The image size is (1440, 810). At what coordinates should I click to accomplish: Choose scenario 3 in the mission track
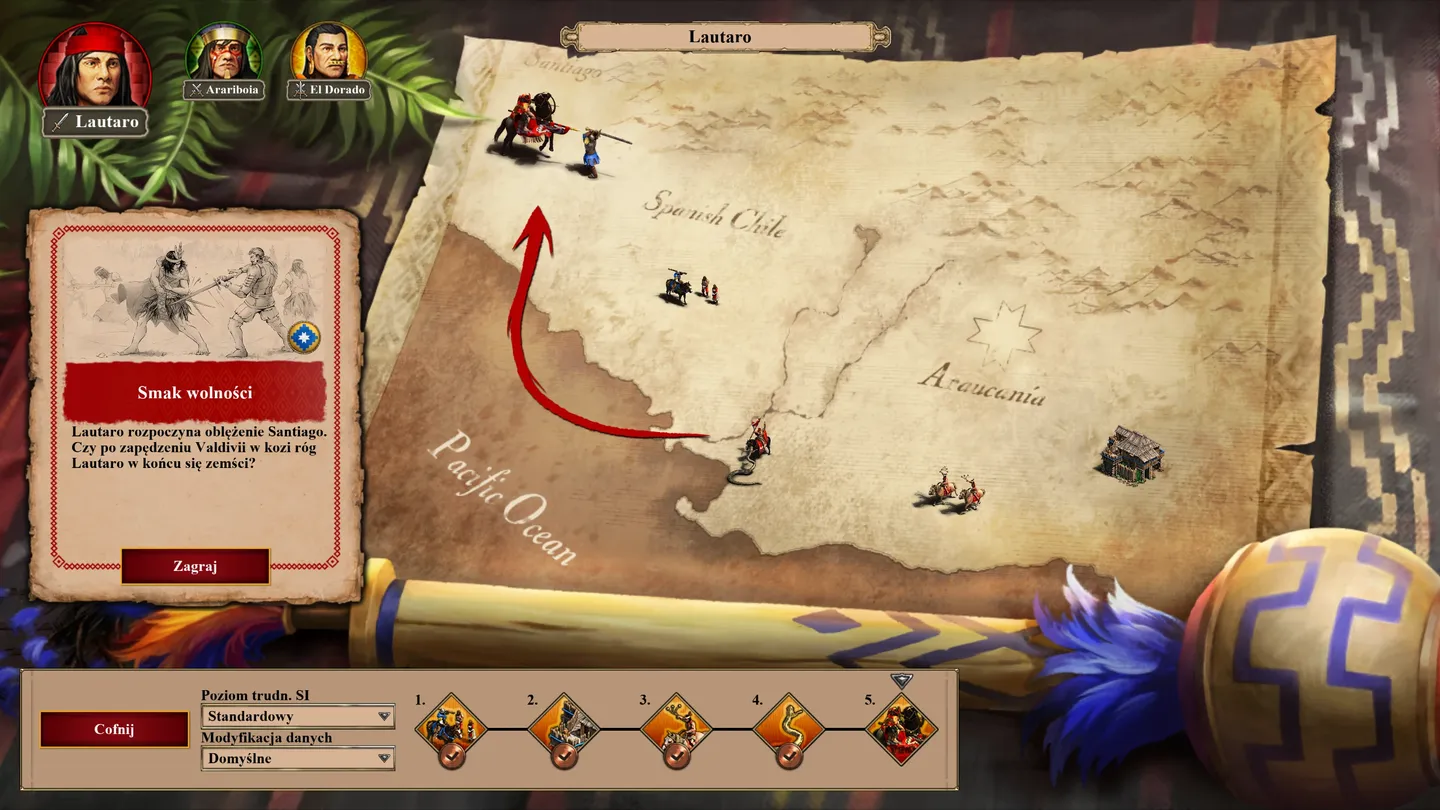pyautogui.click(x=676, y=727)
